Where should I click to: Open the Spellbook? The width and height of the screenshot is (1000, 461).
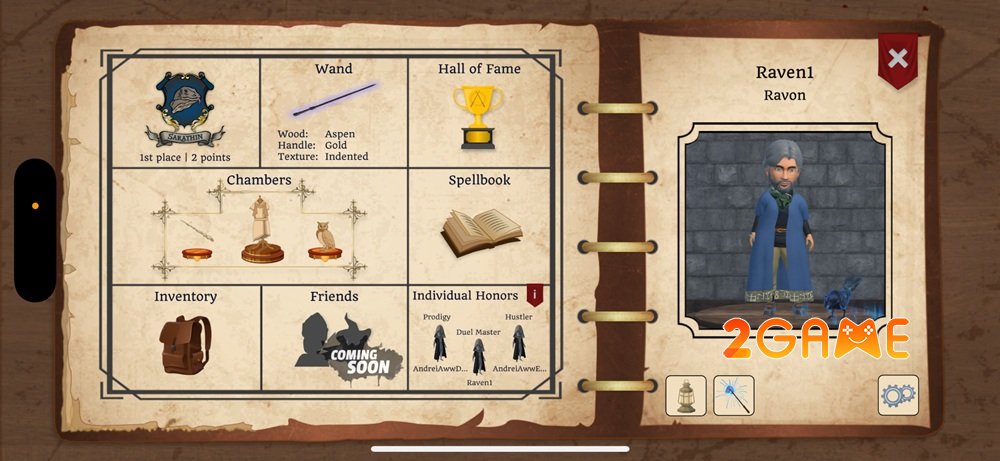point(480,227)
